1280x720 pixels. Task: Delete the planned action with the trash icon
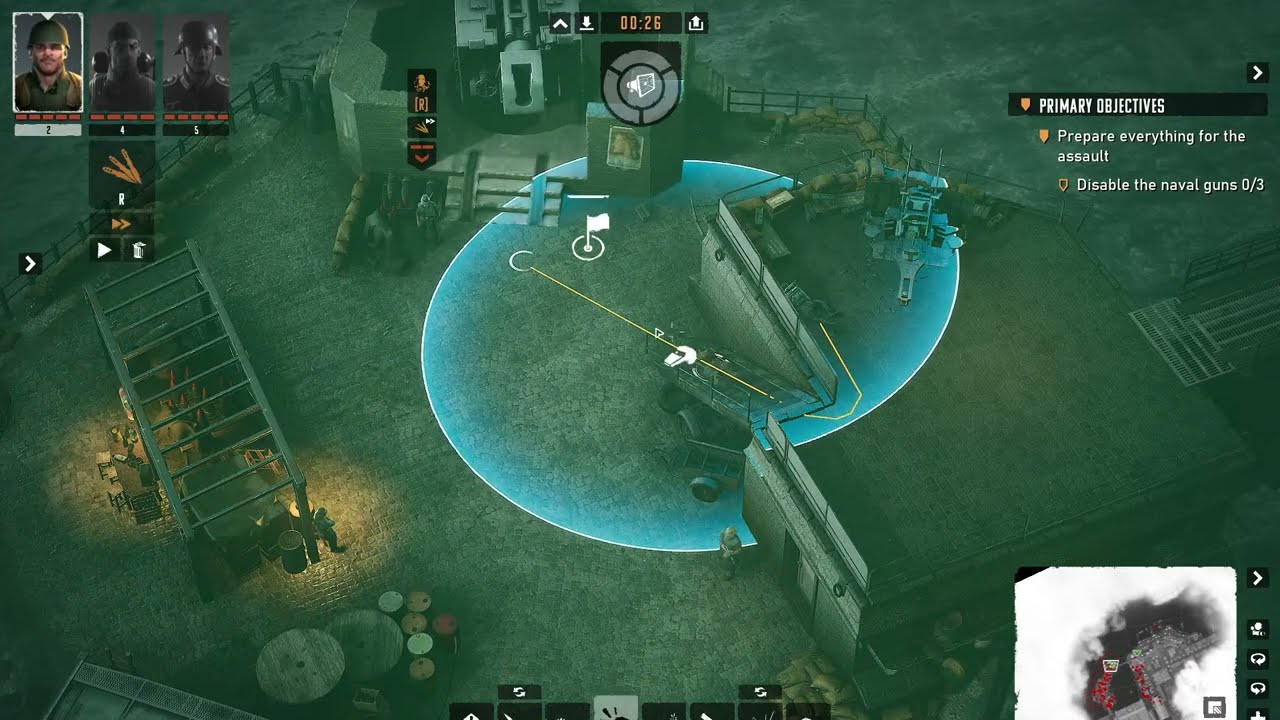click(x=139, y=250)
